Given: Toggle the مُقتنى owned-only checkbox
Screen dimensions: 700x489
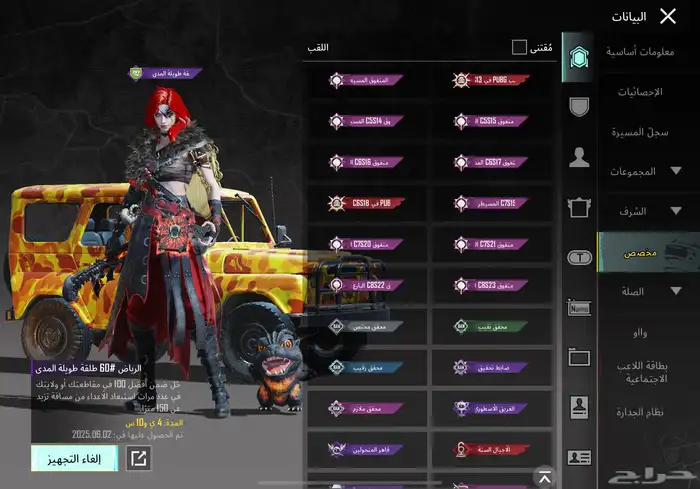Looking at the screenshot, I should [519, 47].
